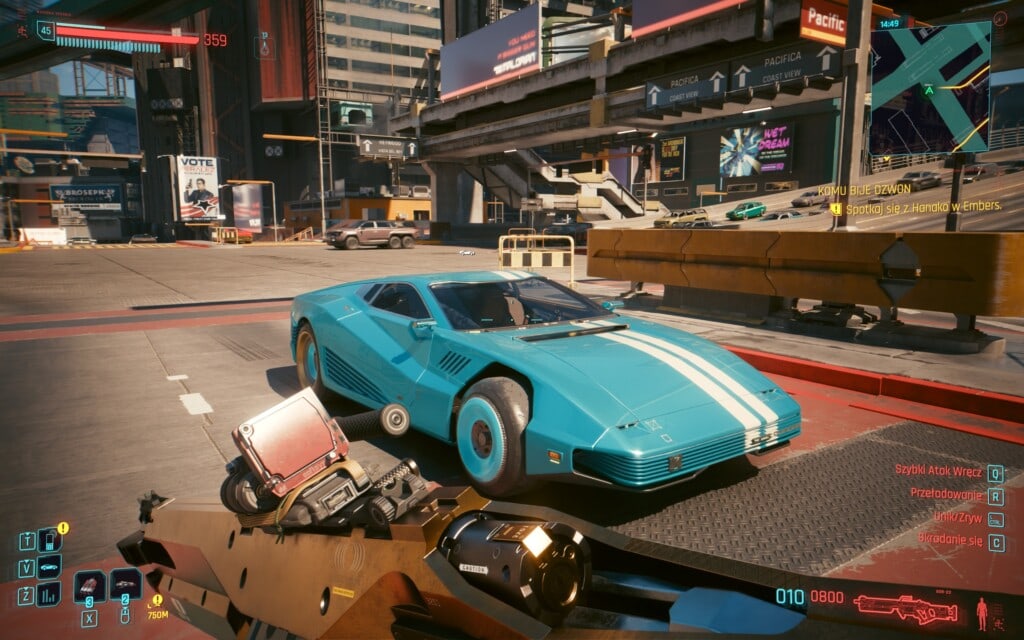Open the radio equalizer bars icon
Viewport: 1024px width, 640px height.
coord(48,594)
